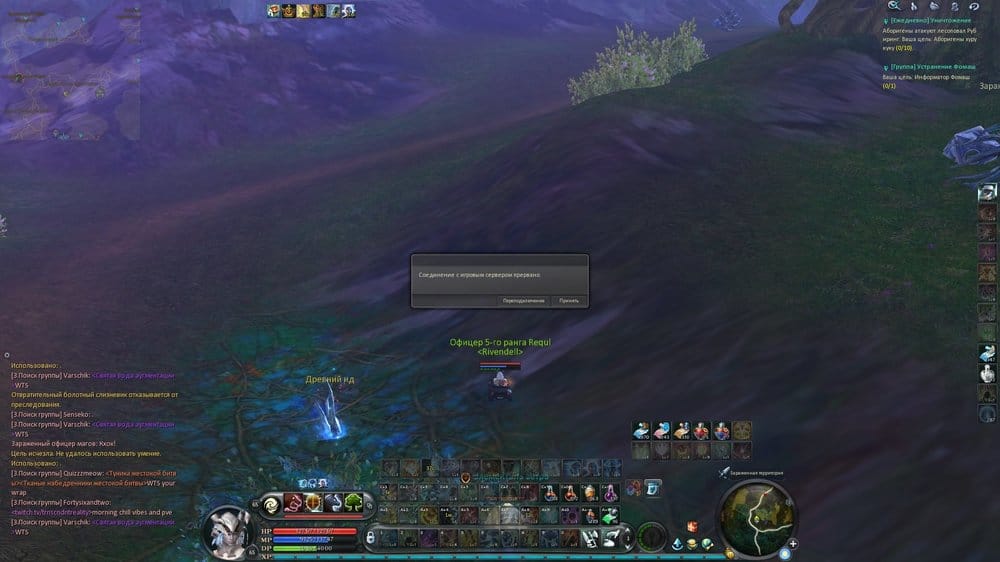The width and height of the screenshot is (1000, 562).
Task: Accept the disconnect dialog with Принять
Action: (569, 300)
